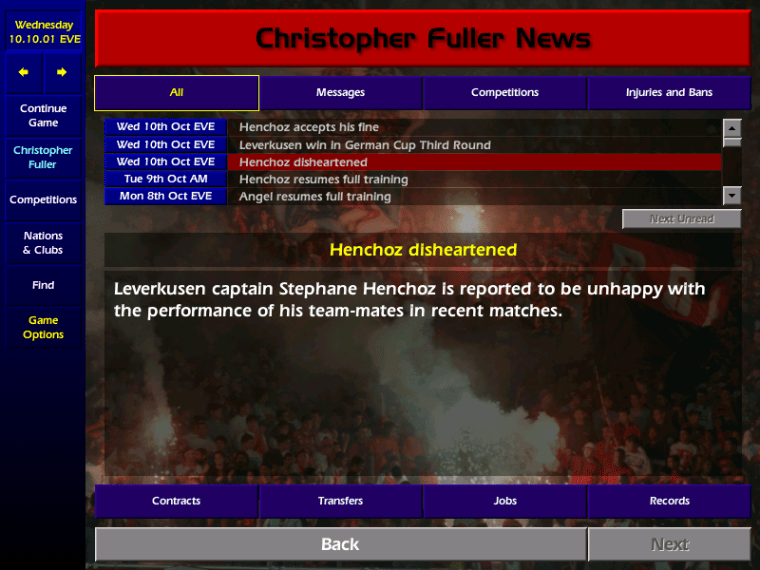Go Back to the previous screen
This screenshot has width=760, height=570.
(x=340, y=544)
